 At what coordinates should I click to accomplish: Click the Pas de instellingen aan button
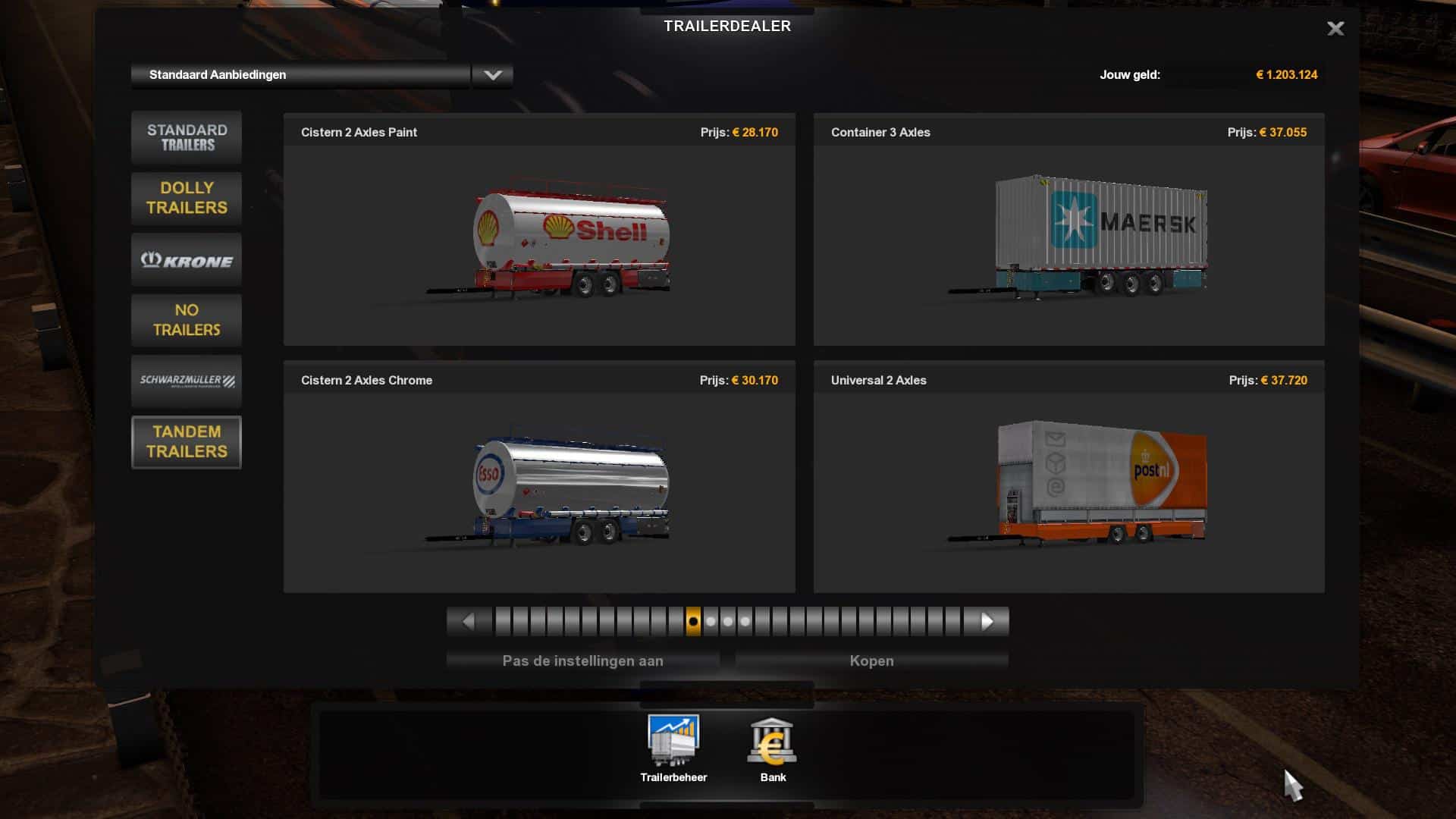(582, 661)
